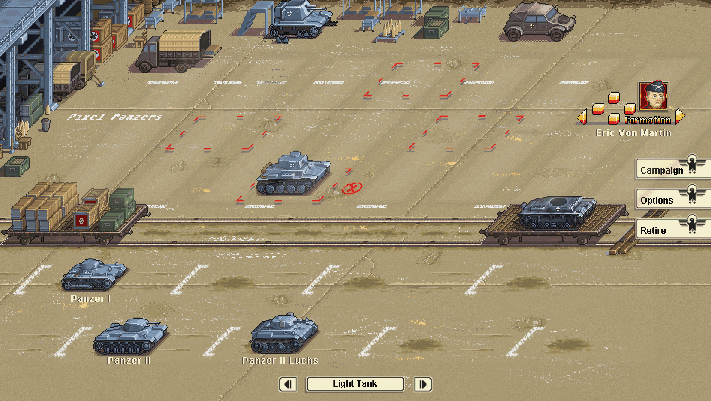This screenshot has width=711, height=401.
Task: Open the Options menu
Action: point(661,200)
